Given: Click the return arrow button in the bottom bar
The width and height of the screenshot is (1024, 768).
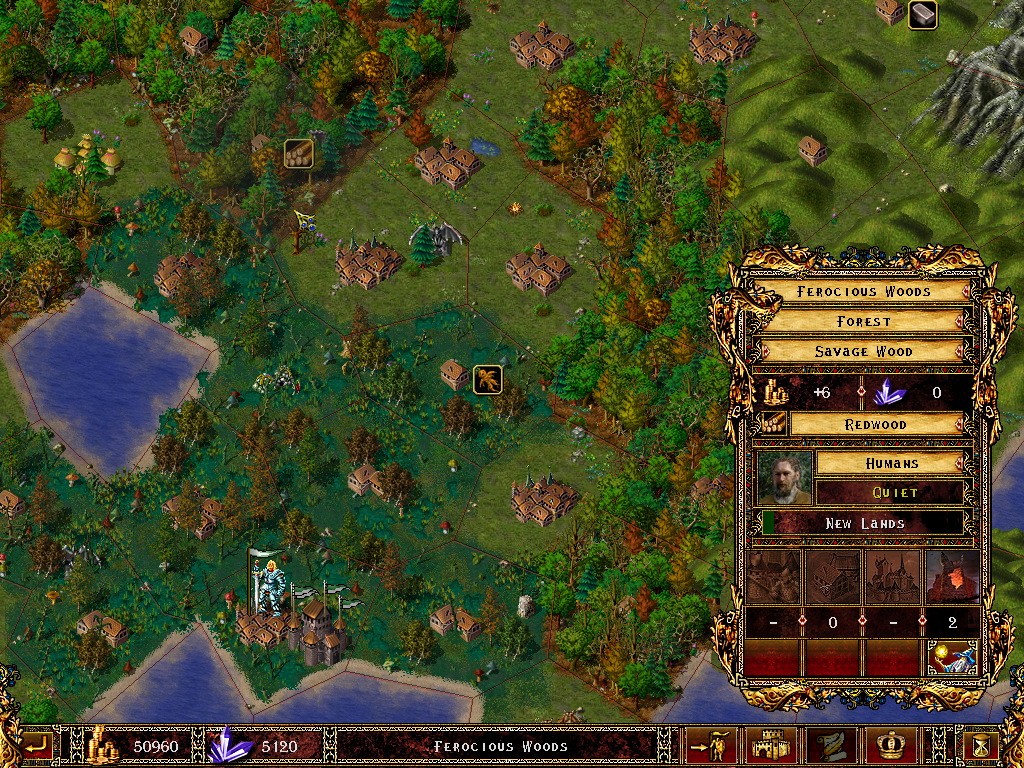Looking at the screenshot, I should 36,745.
